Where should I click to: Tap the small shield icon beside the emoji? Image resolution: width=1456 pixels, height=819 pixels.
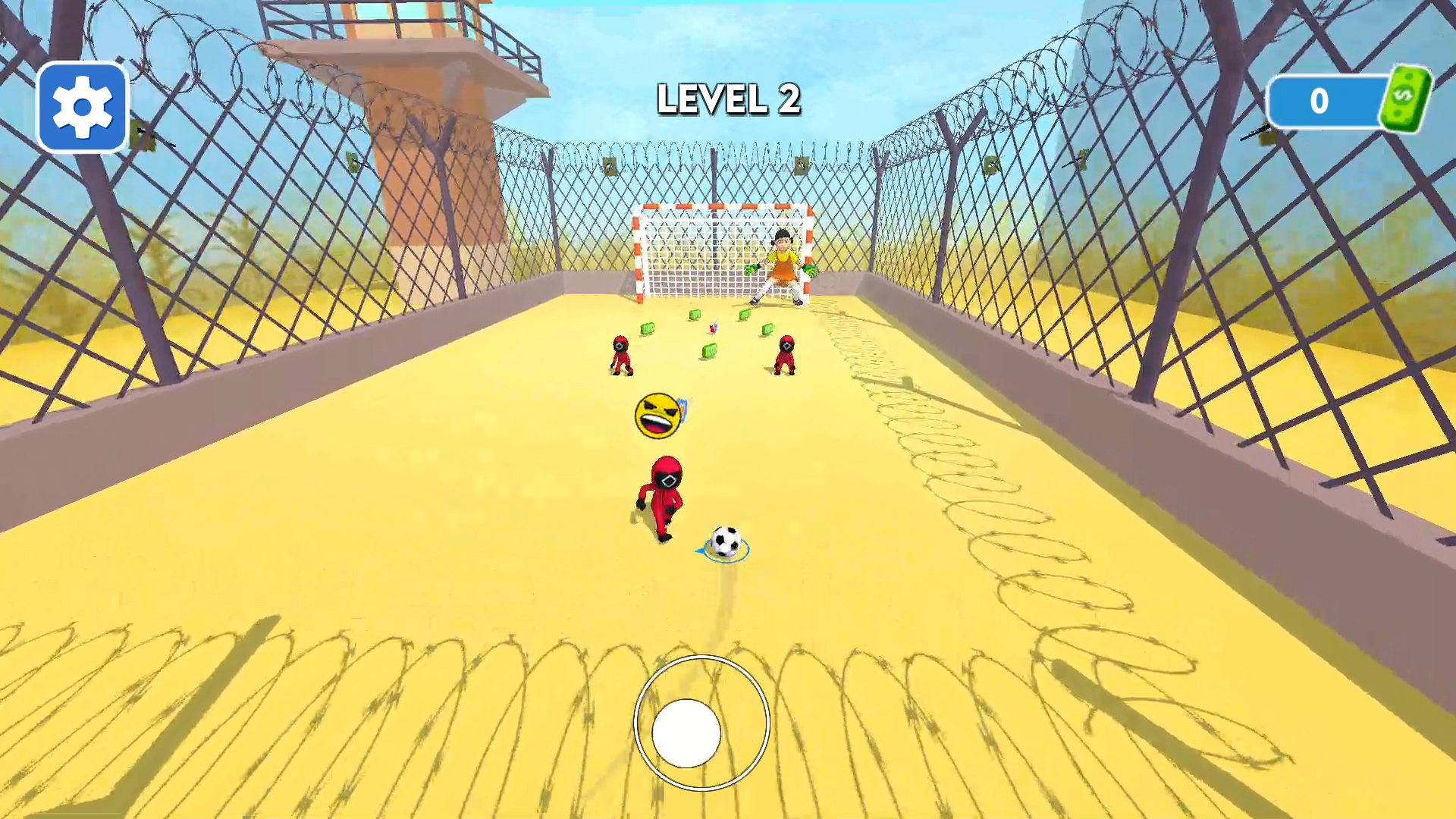tap(683, 411)
